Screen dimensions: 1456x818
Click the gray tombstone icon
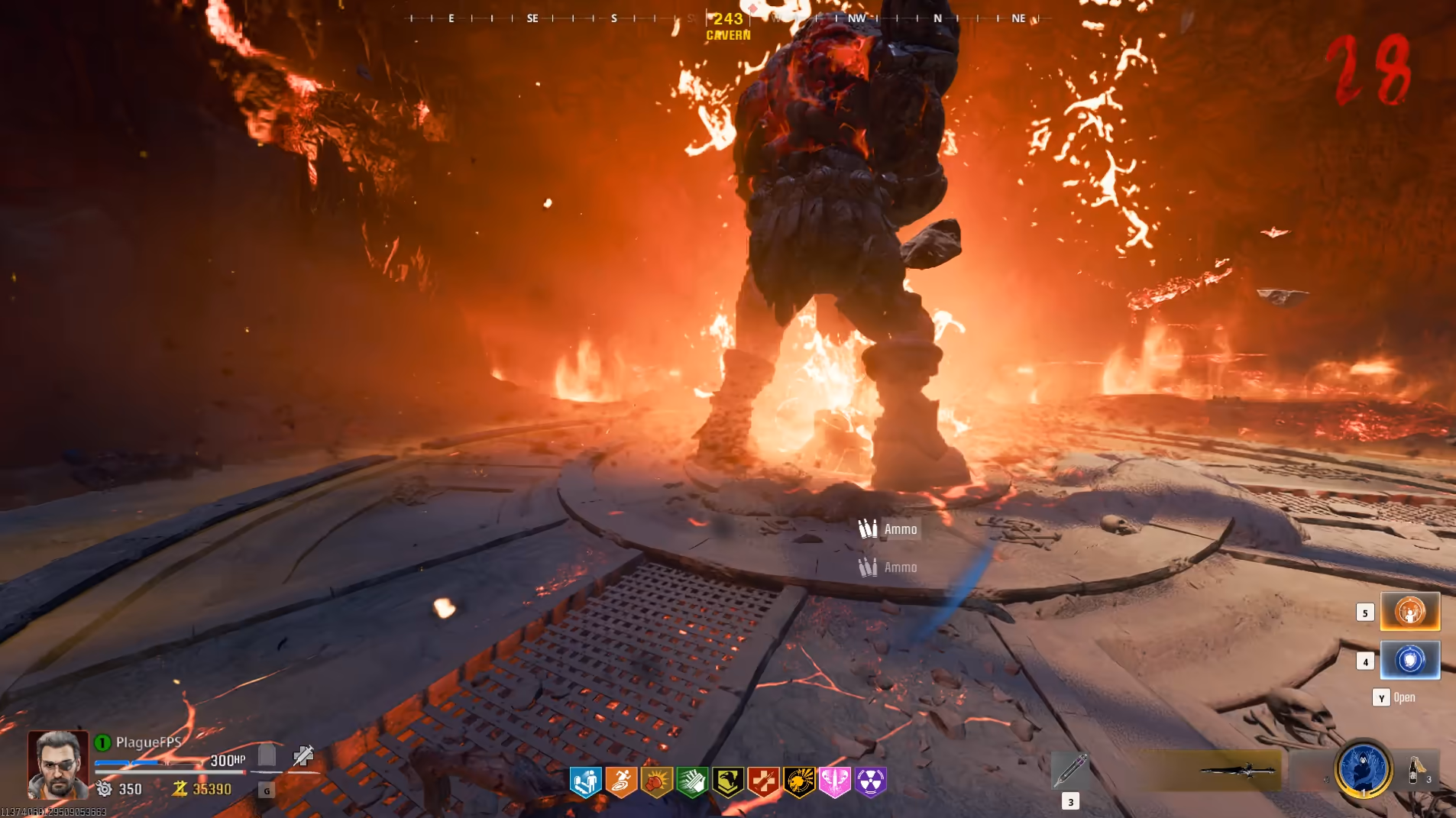coord(267,755)
